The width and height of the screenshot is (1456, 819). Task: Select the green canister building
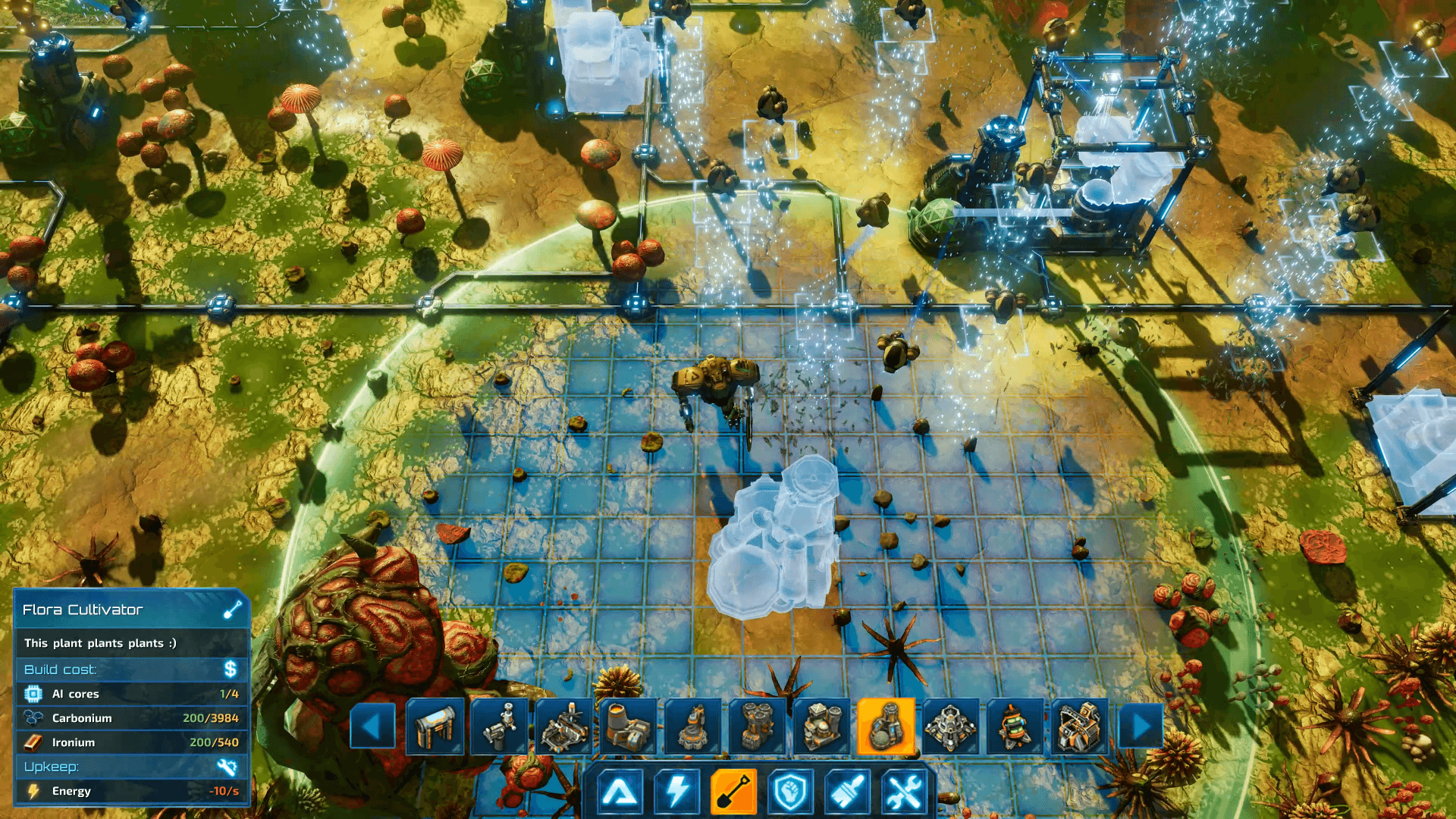coord(1014,726)
